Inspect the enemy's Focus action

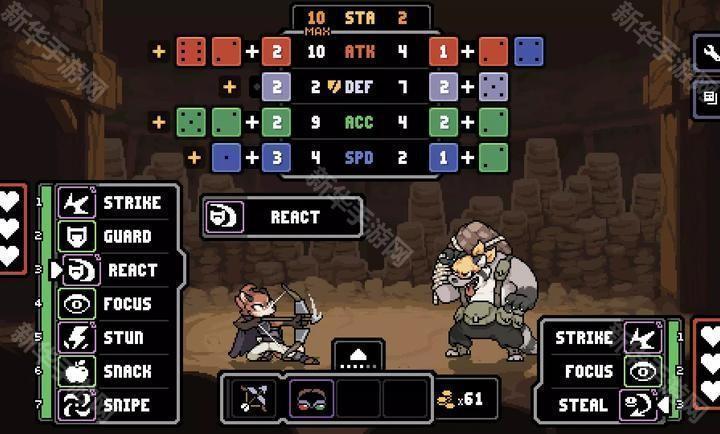[602, 371]
